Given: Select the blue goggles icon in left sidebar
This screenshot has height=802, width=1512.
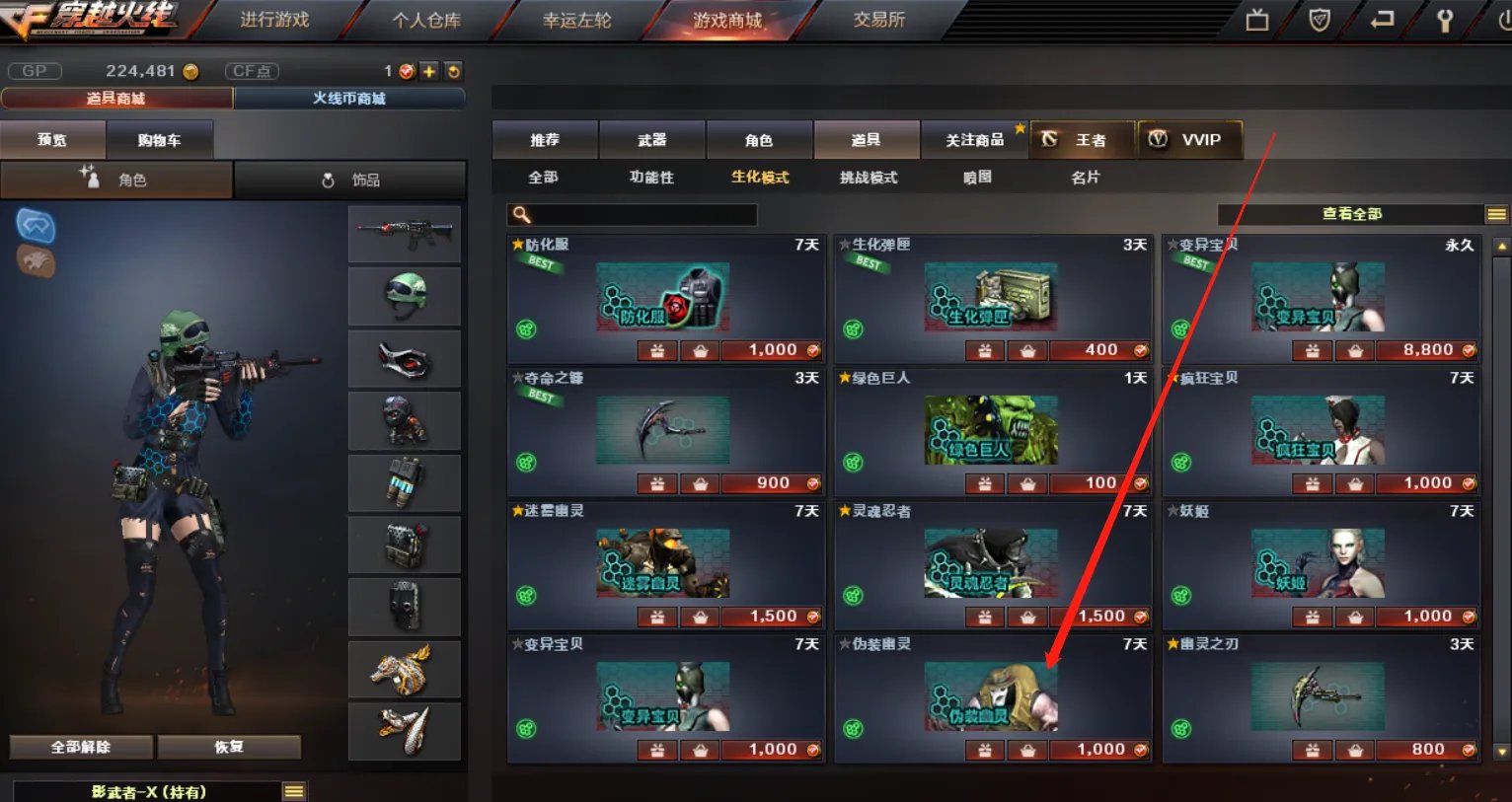Looking at the screenshot, I should point(36,225).
